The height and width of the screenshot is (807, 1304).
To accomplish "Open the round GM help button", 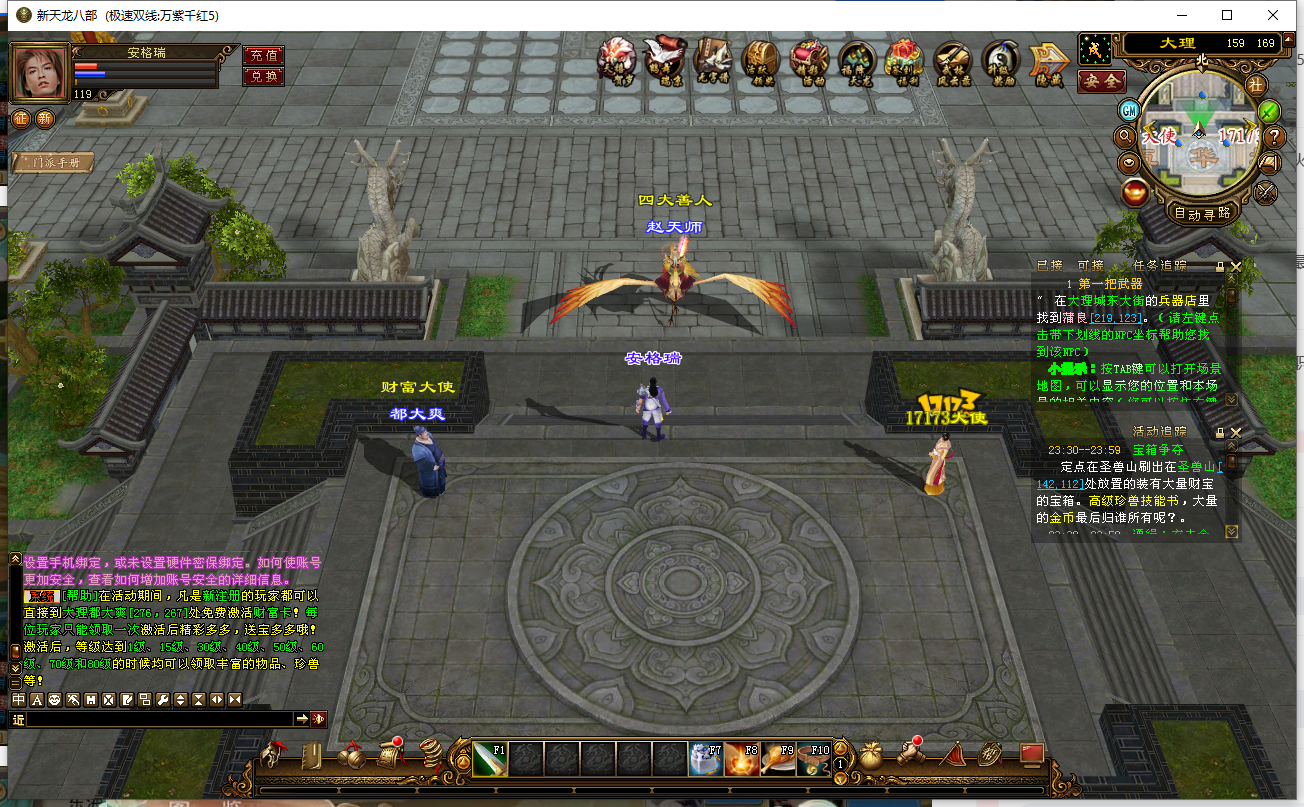I will click(x=1129, y=110).
